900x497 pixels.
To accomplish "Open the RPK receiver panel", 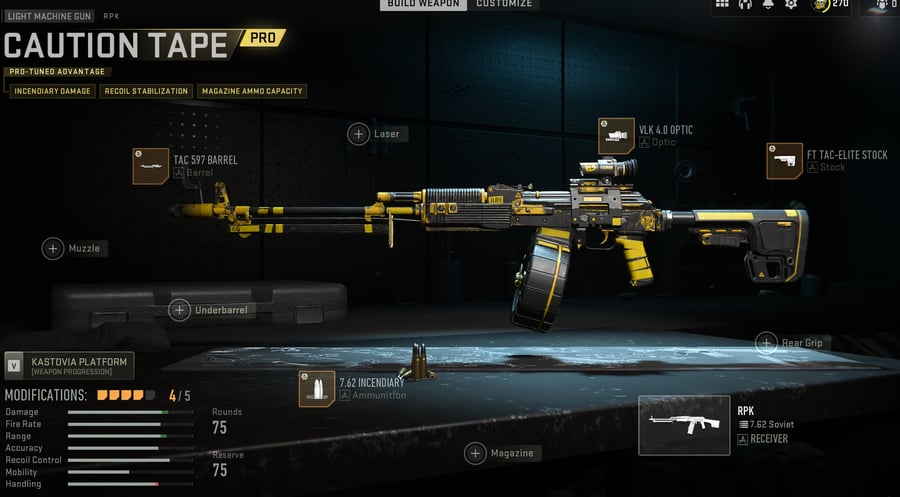I will 684,425.
